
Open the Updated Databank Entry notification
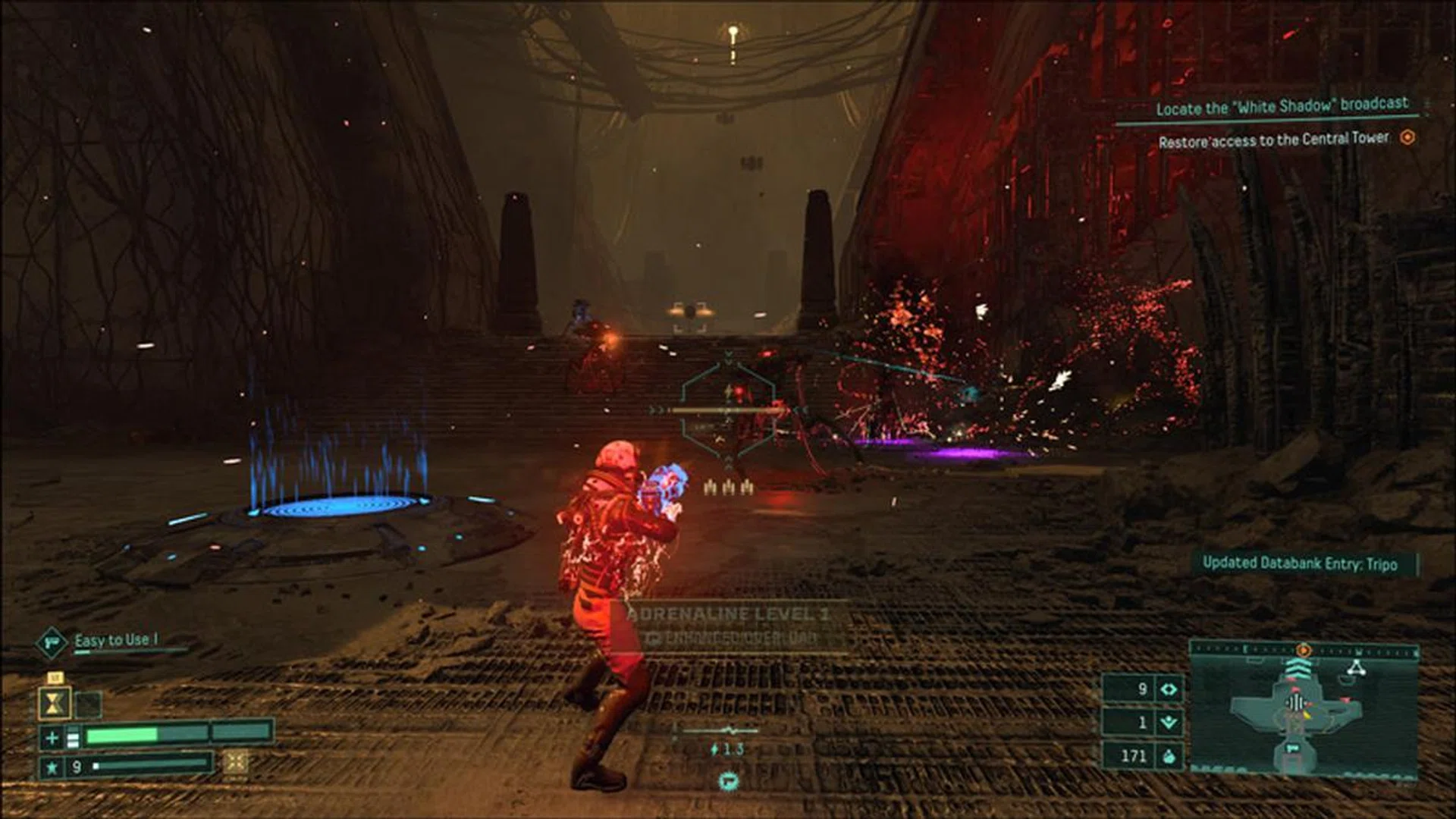click(1300, 563)
